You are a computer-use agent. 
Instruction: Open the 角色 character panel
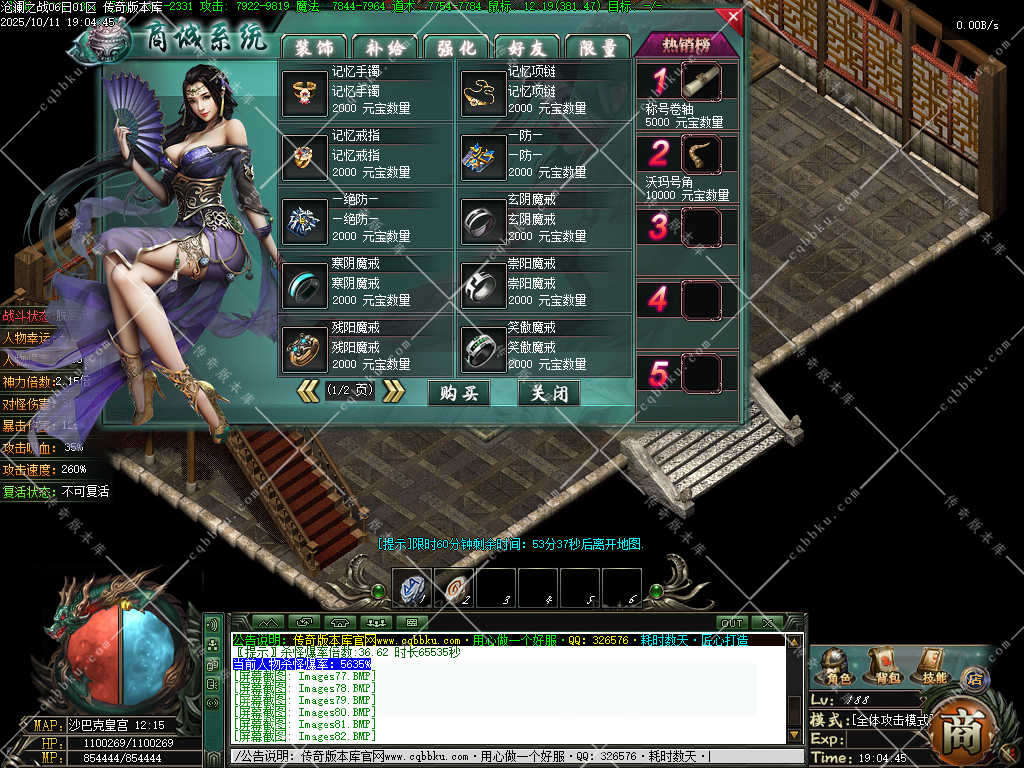click(834, 665)
